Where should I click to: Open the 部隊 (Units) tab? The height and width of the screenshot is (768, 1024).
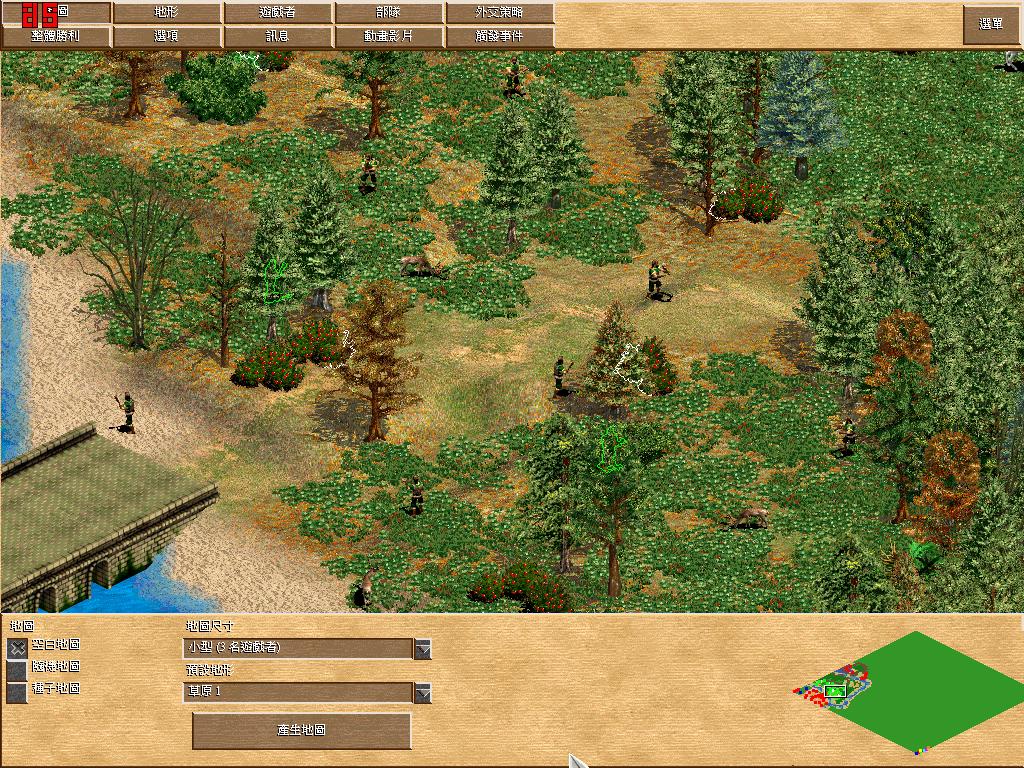pyautogui.click(x=389, y=13)
